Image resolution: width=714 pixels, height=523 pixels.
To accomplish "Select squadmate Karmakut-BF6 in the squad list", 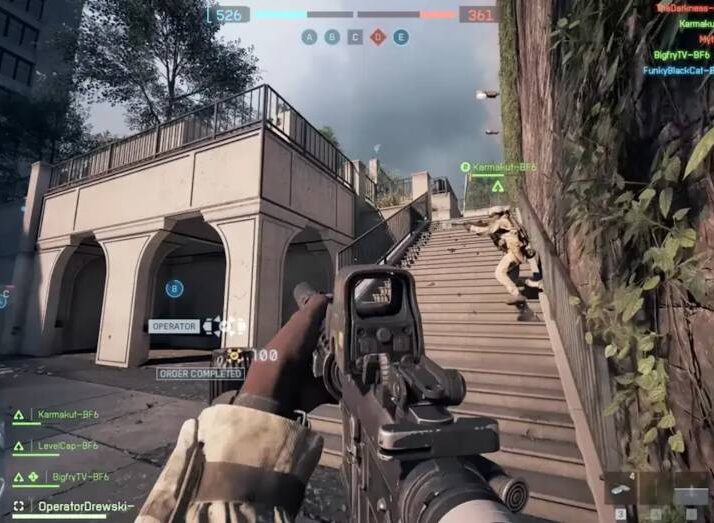I will (67, 413).
